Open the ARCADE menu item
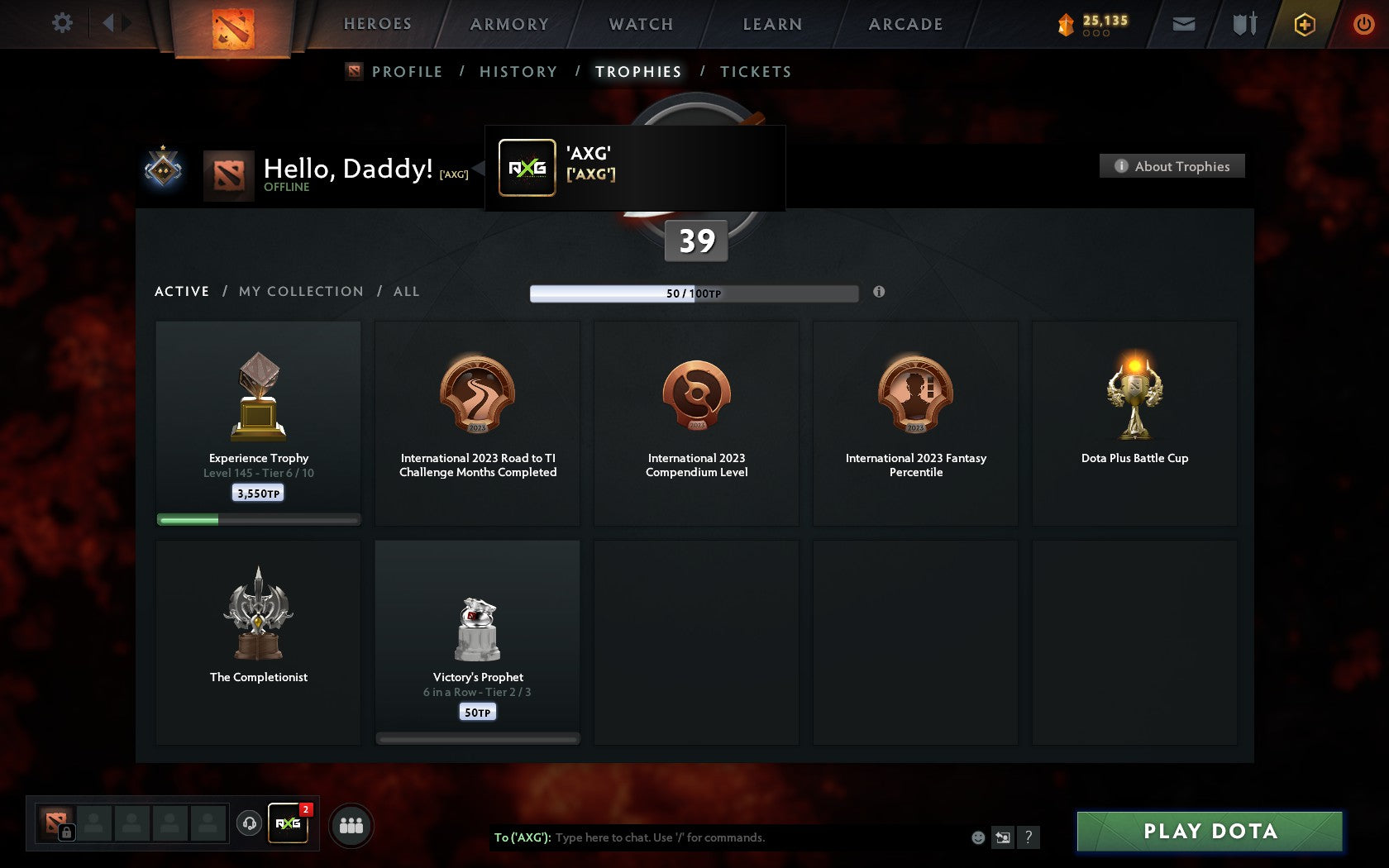Viewport: 1389px width, 868px height. pyautogui.click(x=905, y=24)
